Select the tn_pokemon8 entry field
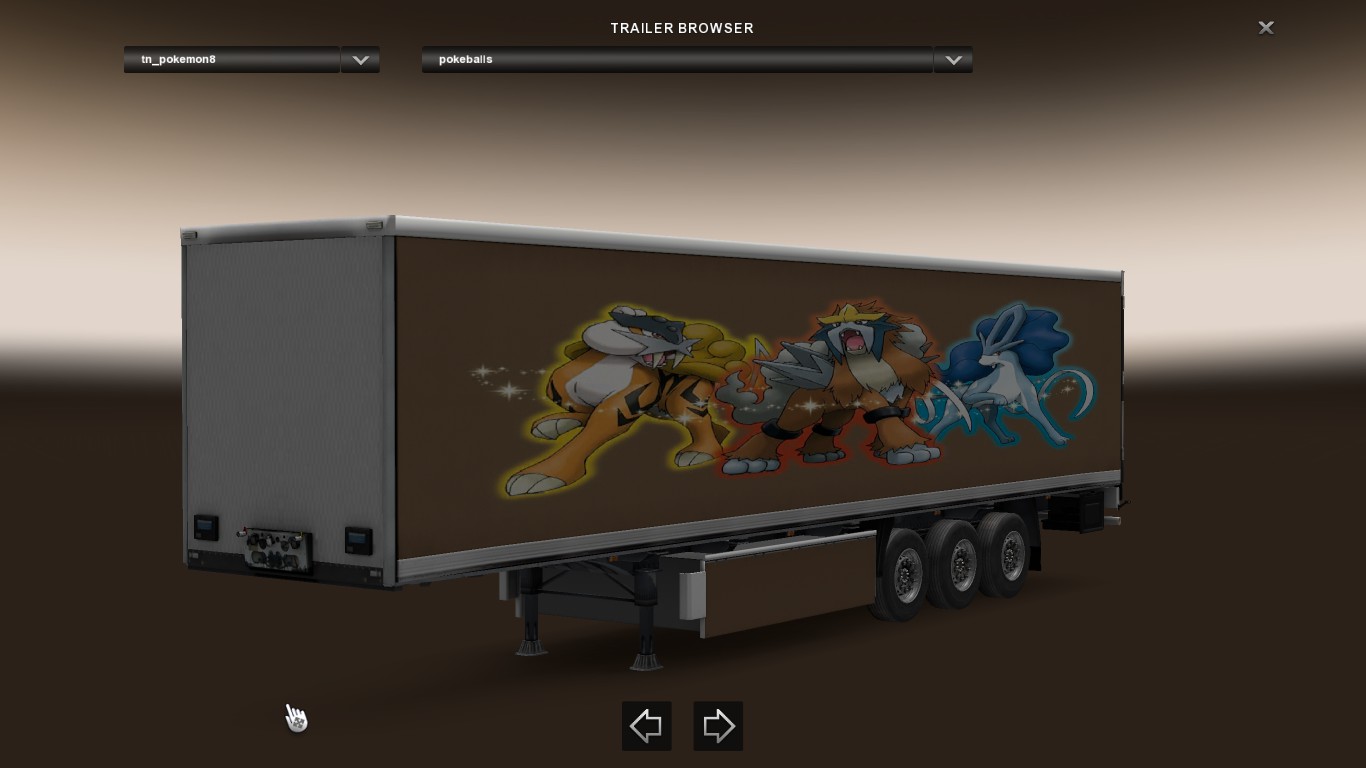This screenshot has height=768, width=1366. click(230, 60)
